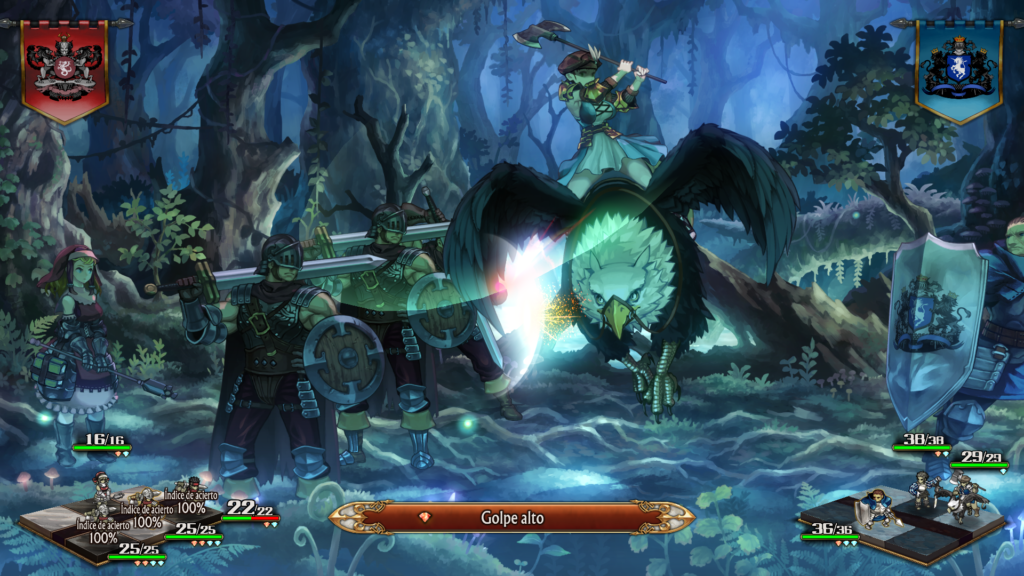The width and height of the screenshot is (1024, 576).
Task: Select the Golpe alto skill banner
Action: (x=511, y=517)
